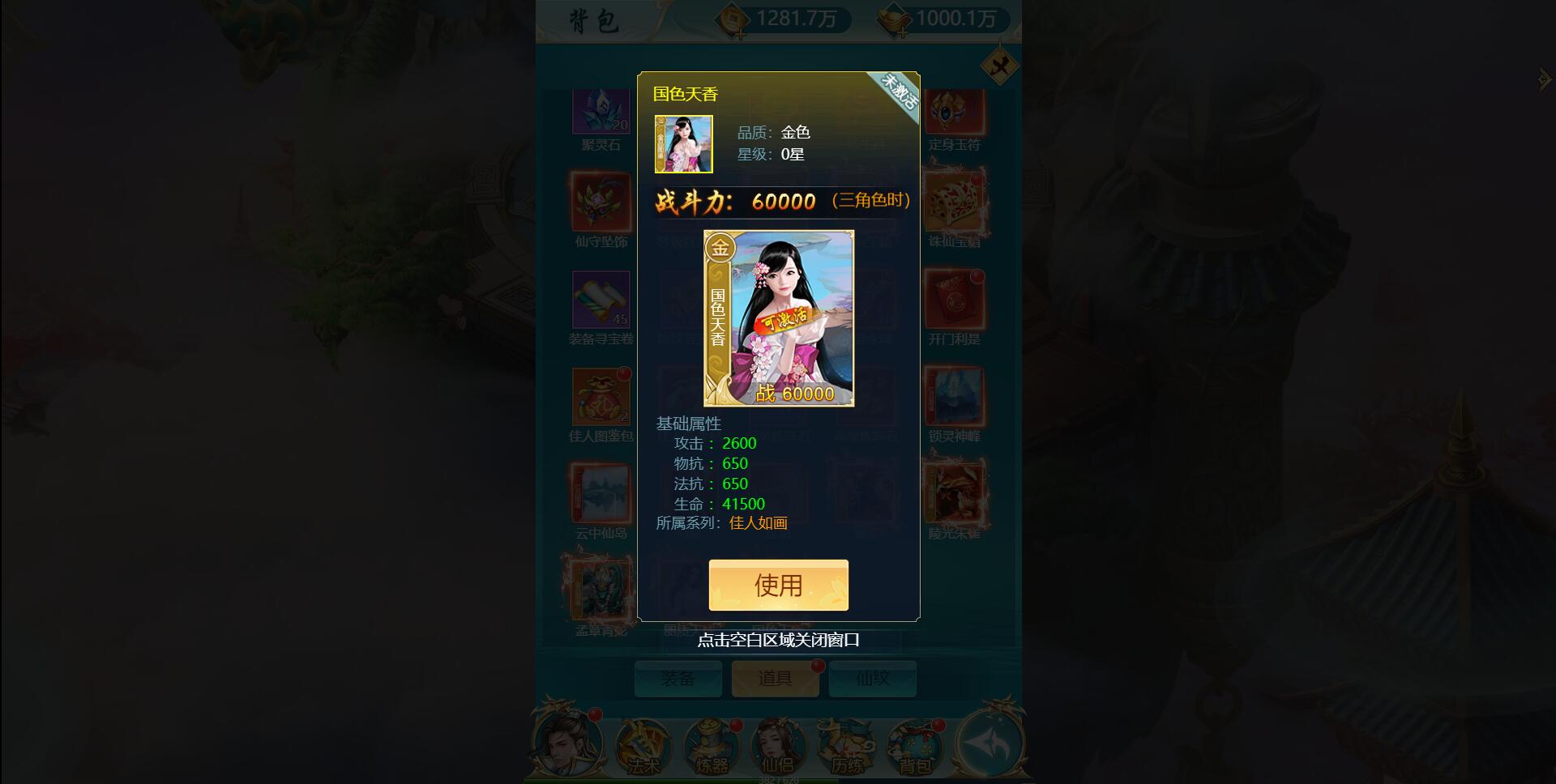Click the experience progress bar at bottom
This screenshot has width=1556, height=784.
(x=778, y=780)
